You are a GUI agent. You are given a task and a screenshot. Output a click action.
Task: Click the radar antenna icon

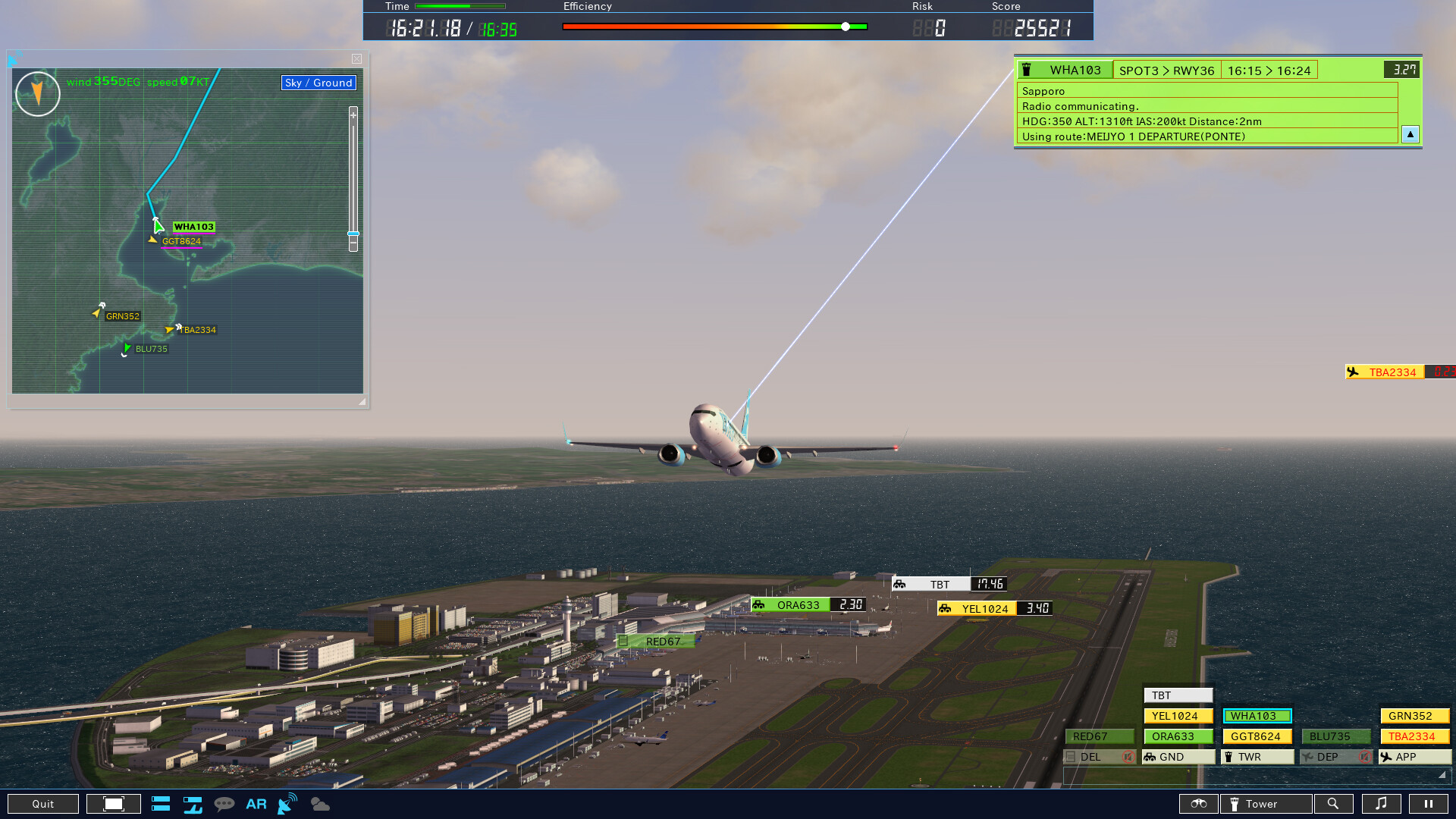tap(286, 804)
